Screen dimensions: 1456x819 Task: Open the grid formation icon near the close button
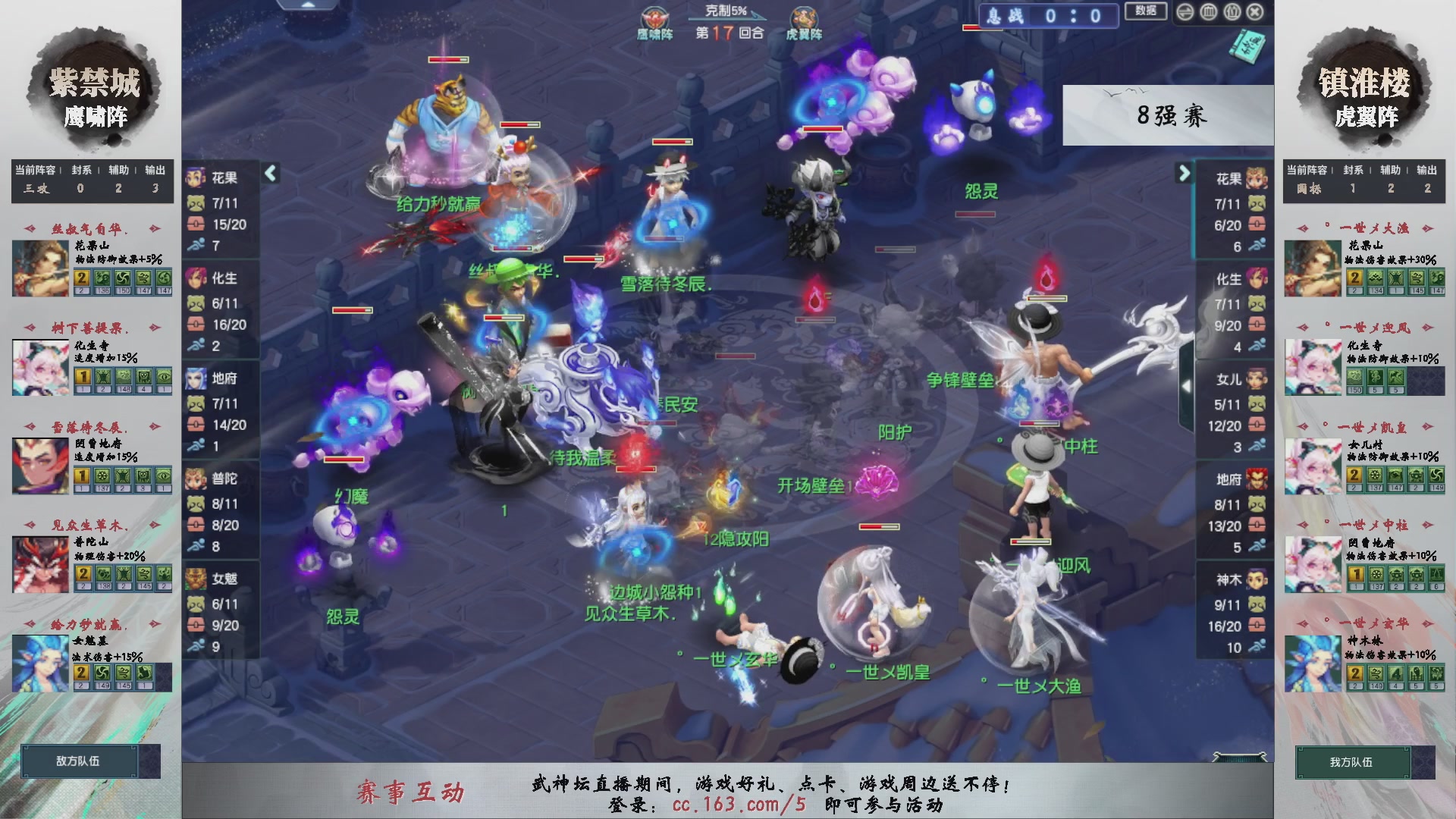(1208, 12)
